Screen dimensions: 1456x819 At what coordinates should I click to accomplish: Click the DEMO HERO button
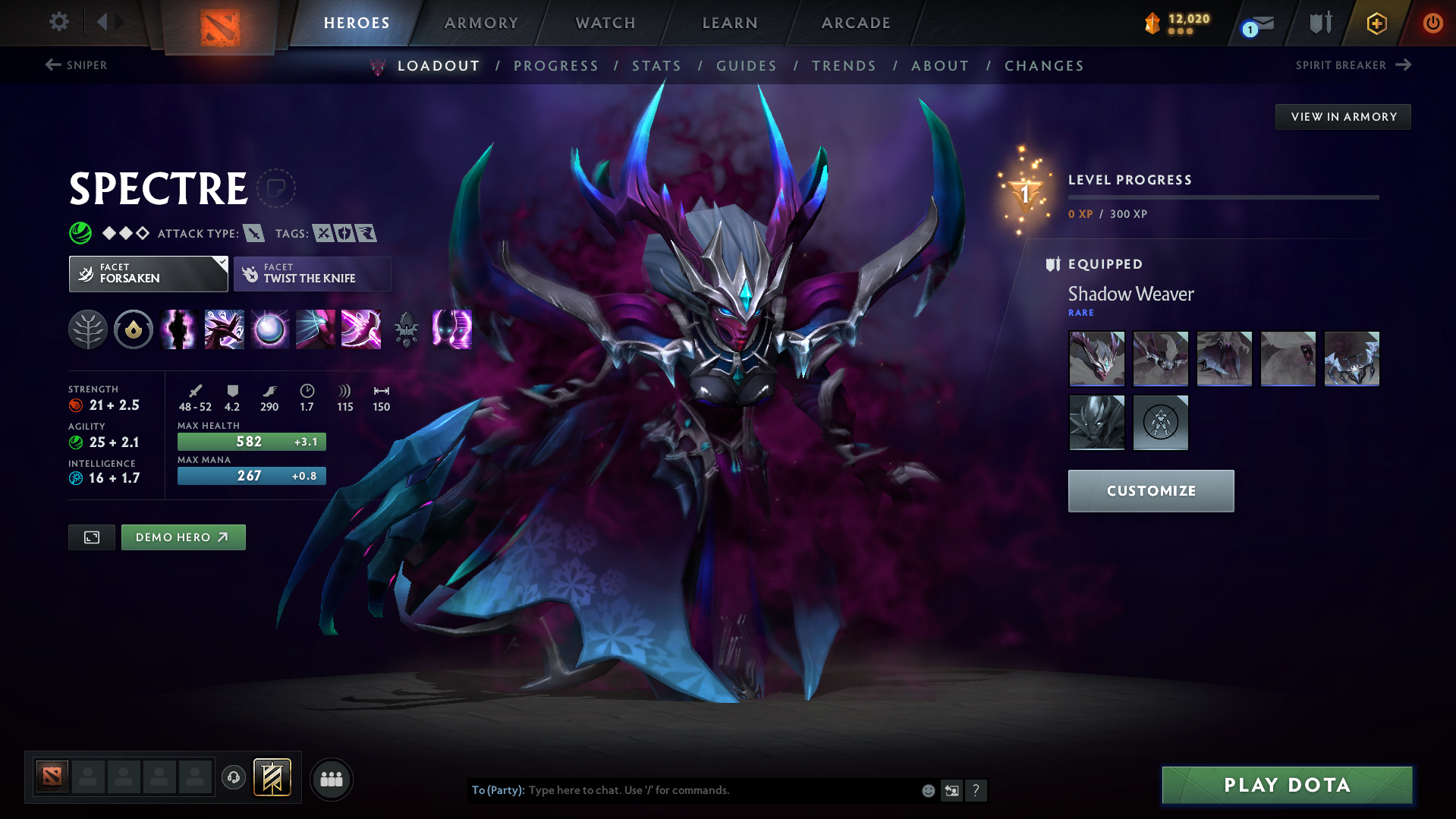pos(183,537)
